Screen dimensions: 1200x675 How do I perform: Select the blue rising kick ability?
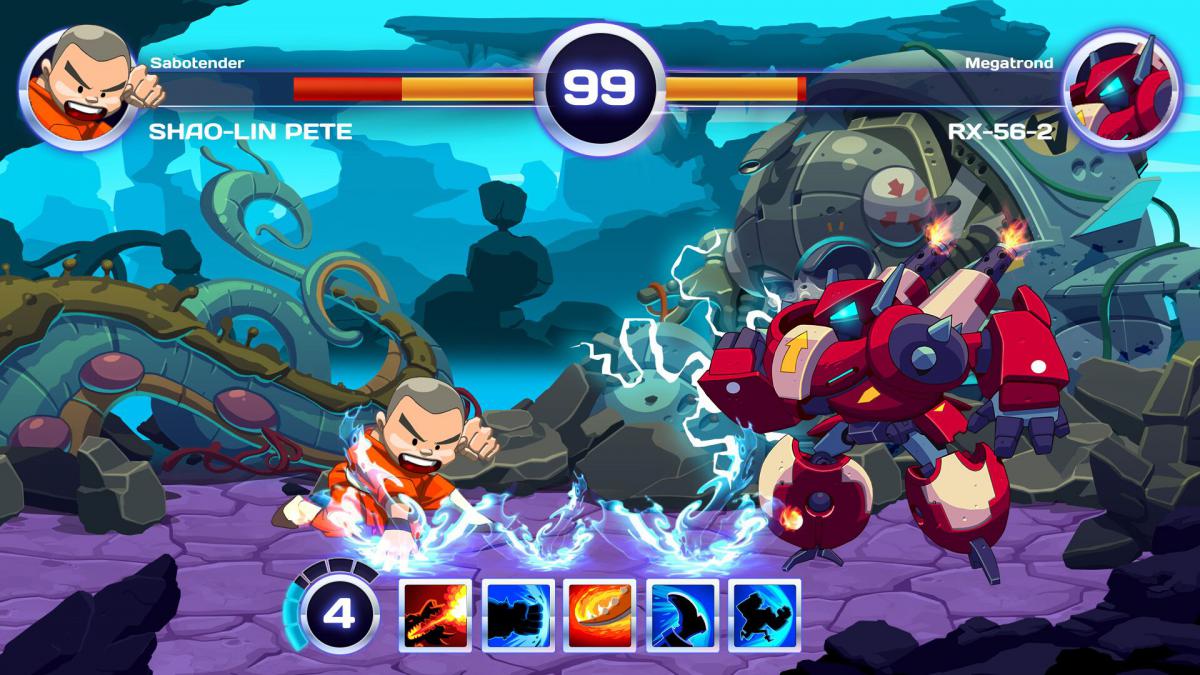pyautogui.click(x=683, y=614)
